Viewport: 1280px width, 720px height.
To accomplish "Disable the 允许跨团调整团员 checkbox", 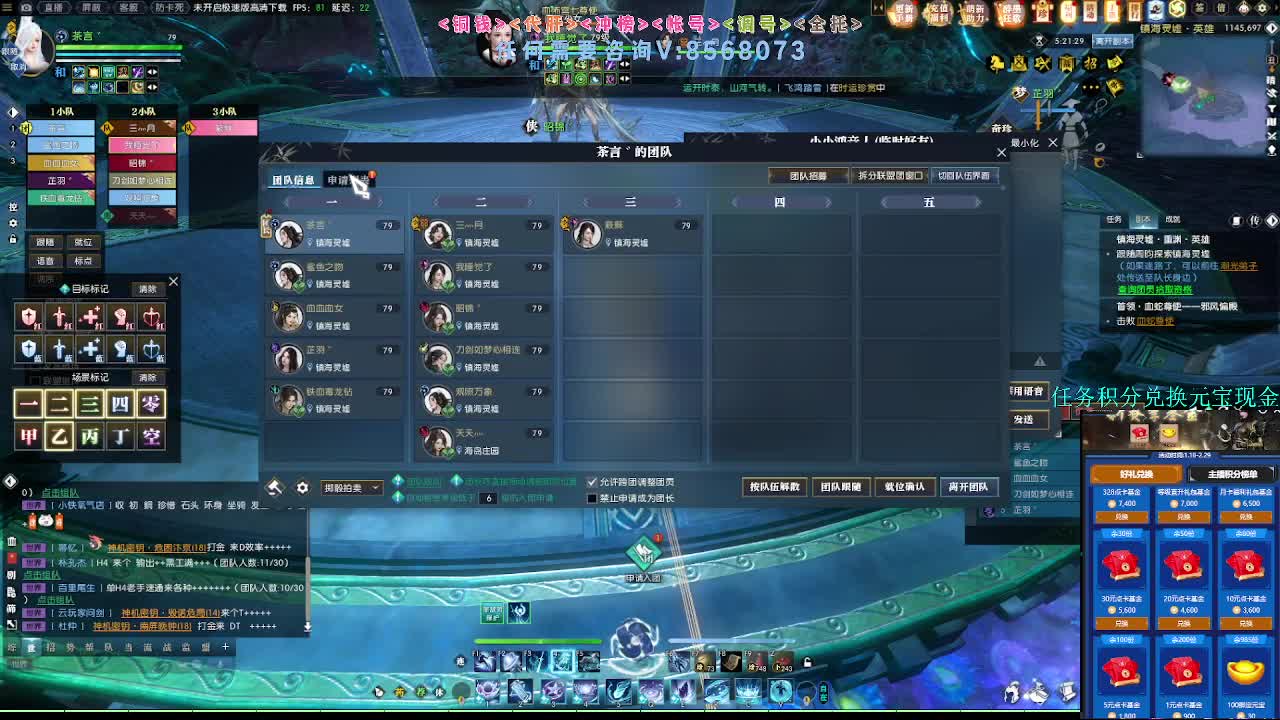I will tap(592, 481).
